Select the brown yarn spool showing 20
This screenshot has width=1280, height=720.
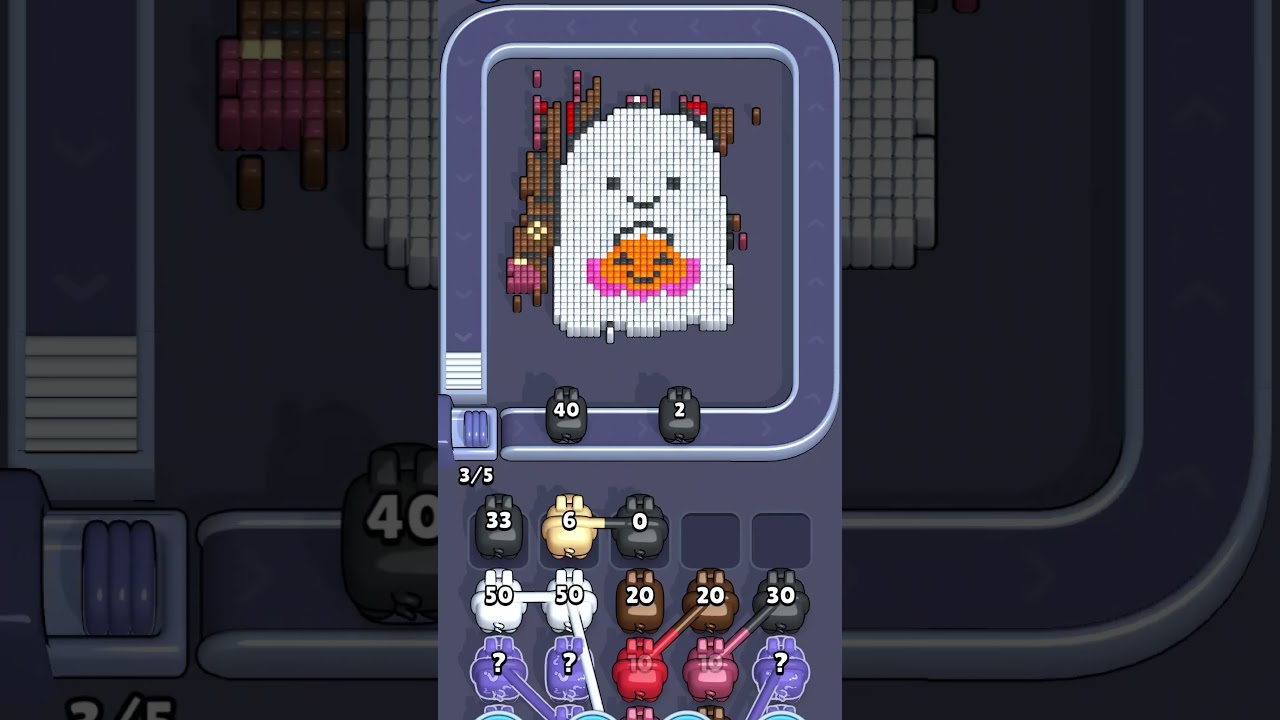[641, 595]
